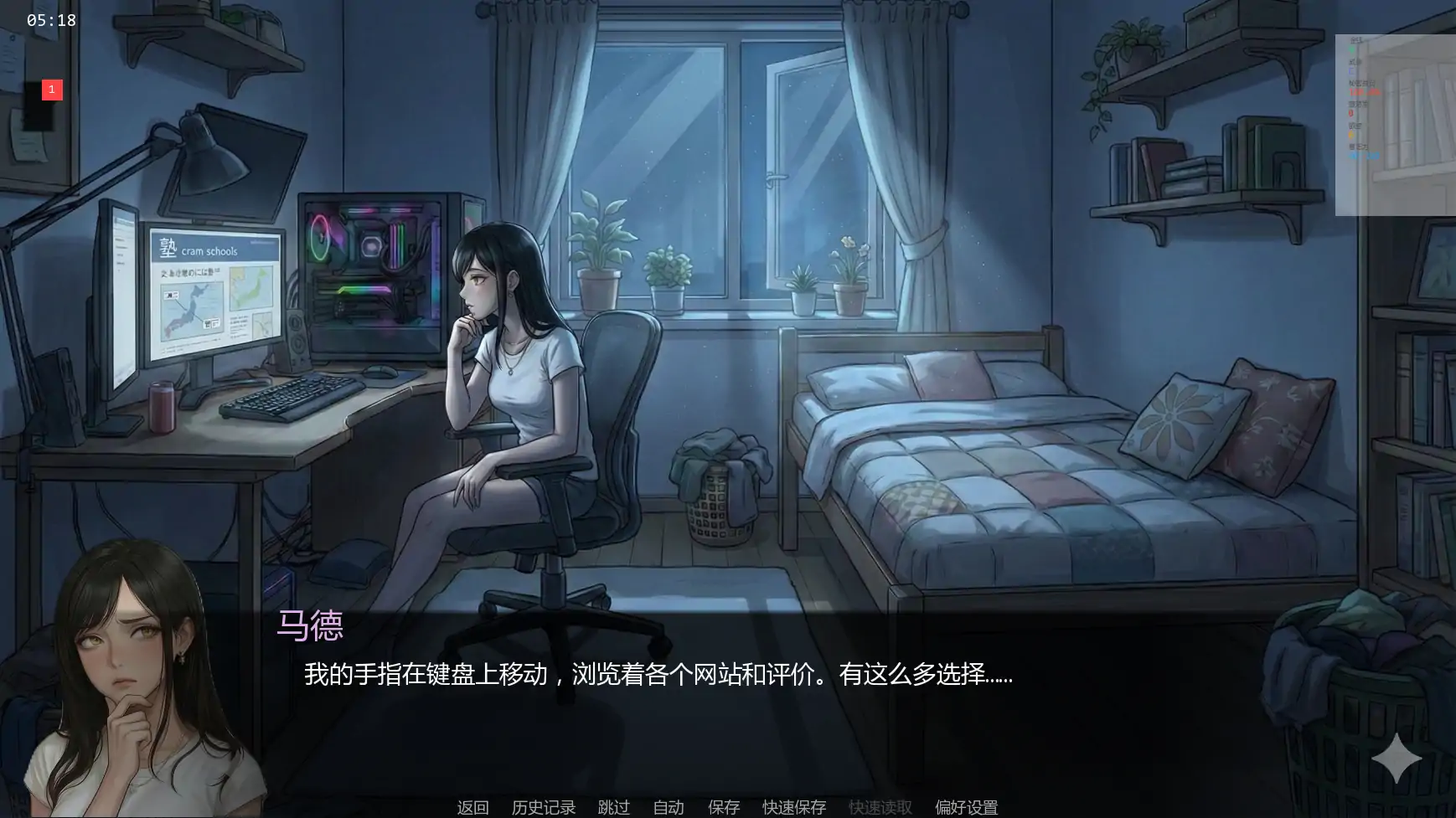This screenshot has width=1456, height=818.
Task: Click the red secret points counter in the stats panel
Action: [1364, 92]
